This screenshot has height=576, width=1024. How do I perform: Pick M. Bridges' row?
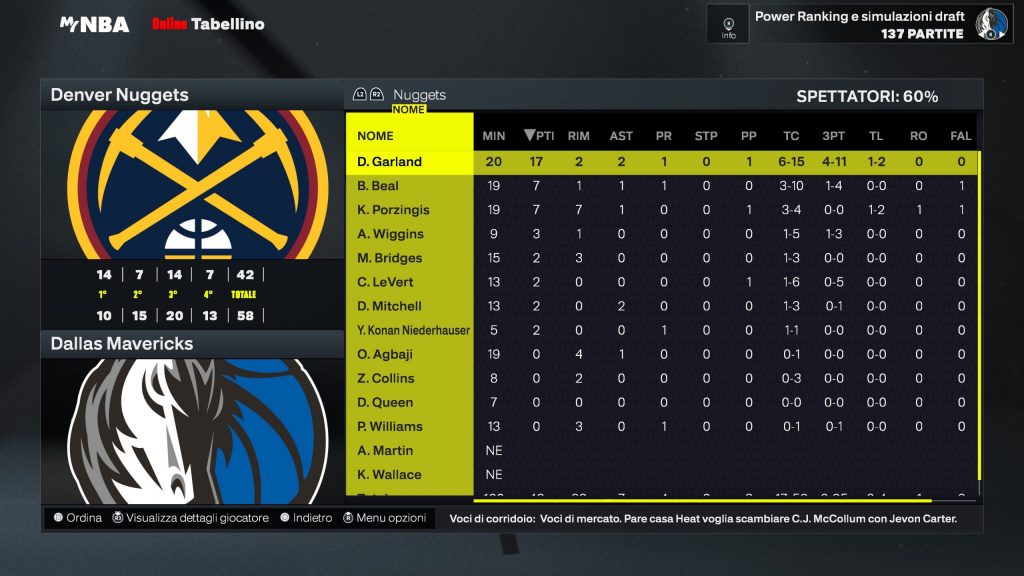tap(389, 258)
